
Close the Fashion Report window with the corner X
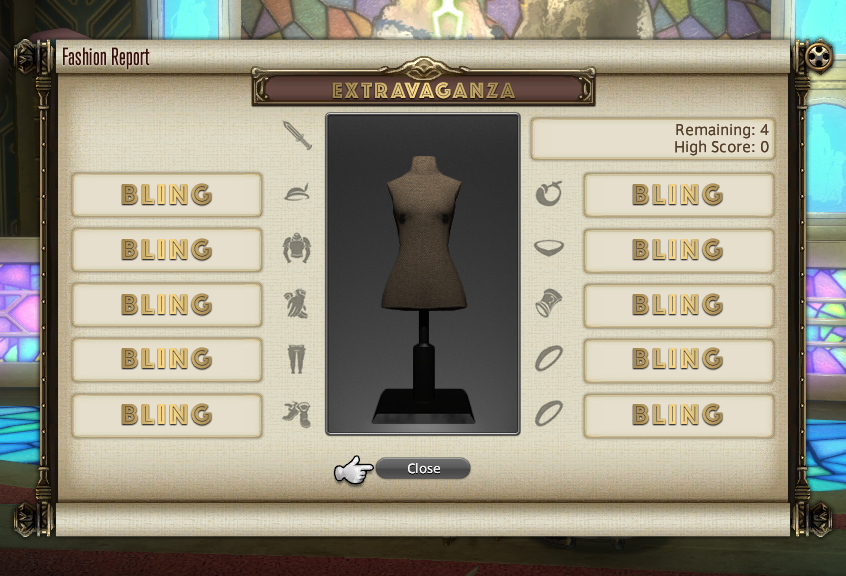coord(819,56)
